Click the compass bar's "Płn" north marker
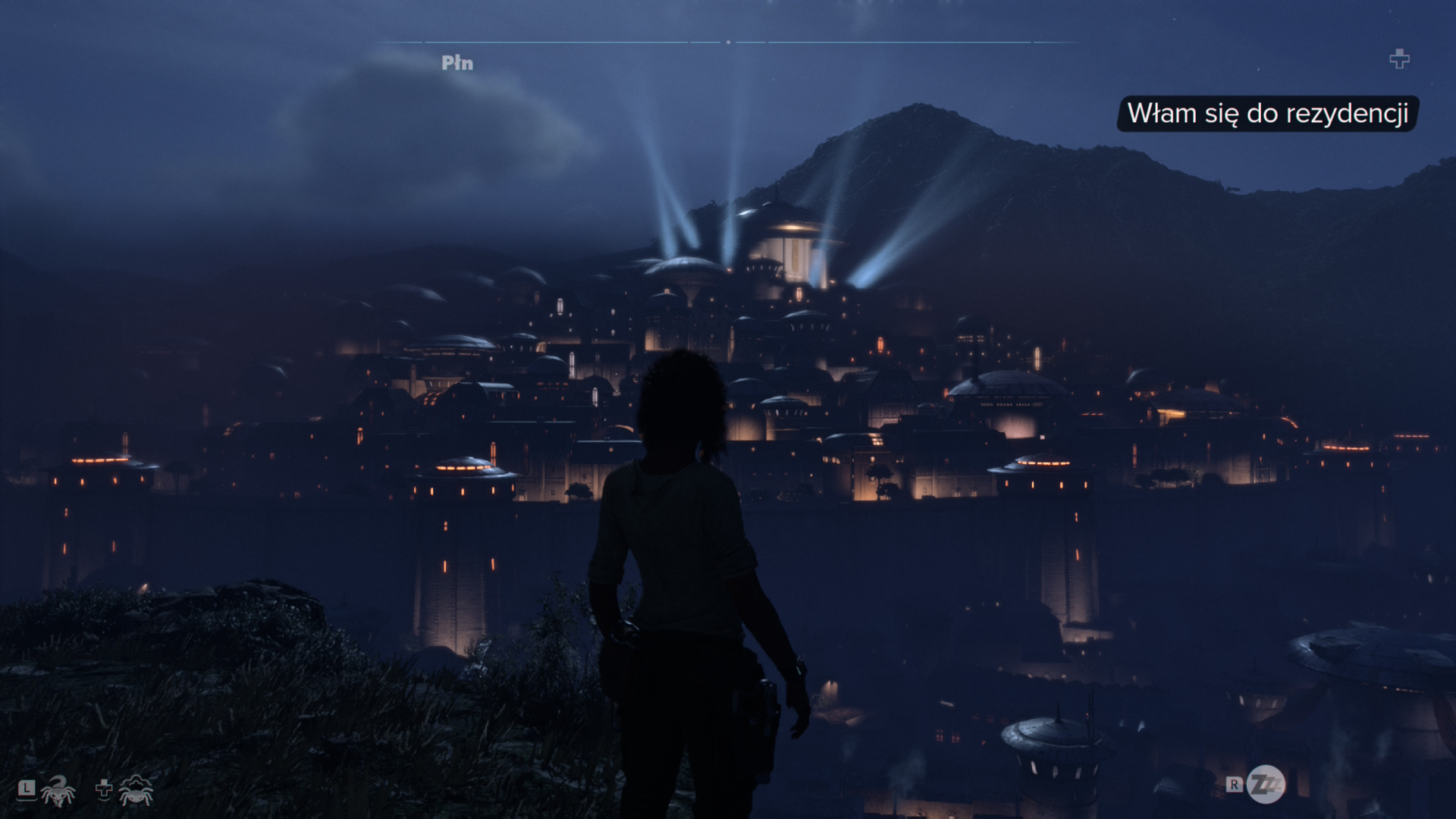 pyautogui.click(x=457, y=63)
